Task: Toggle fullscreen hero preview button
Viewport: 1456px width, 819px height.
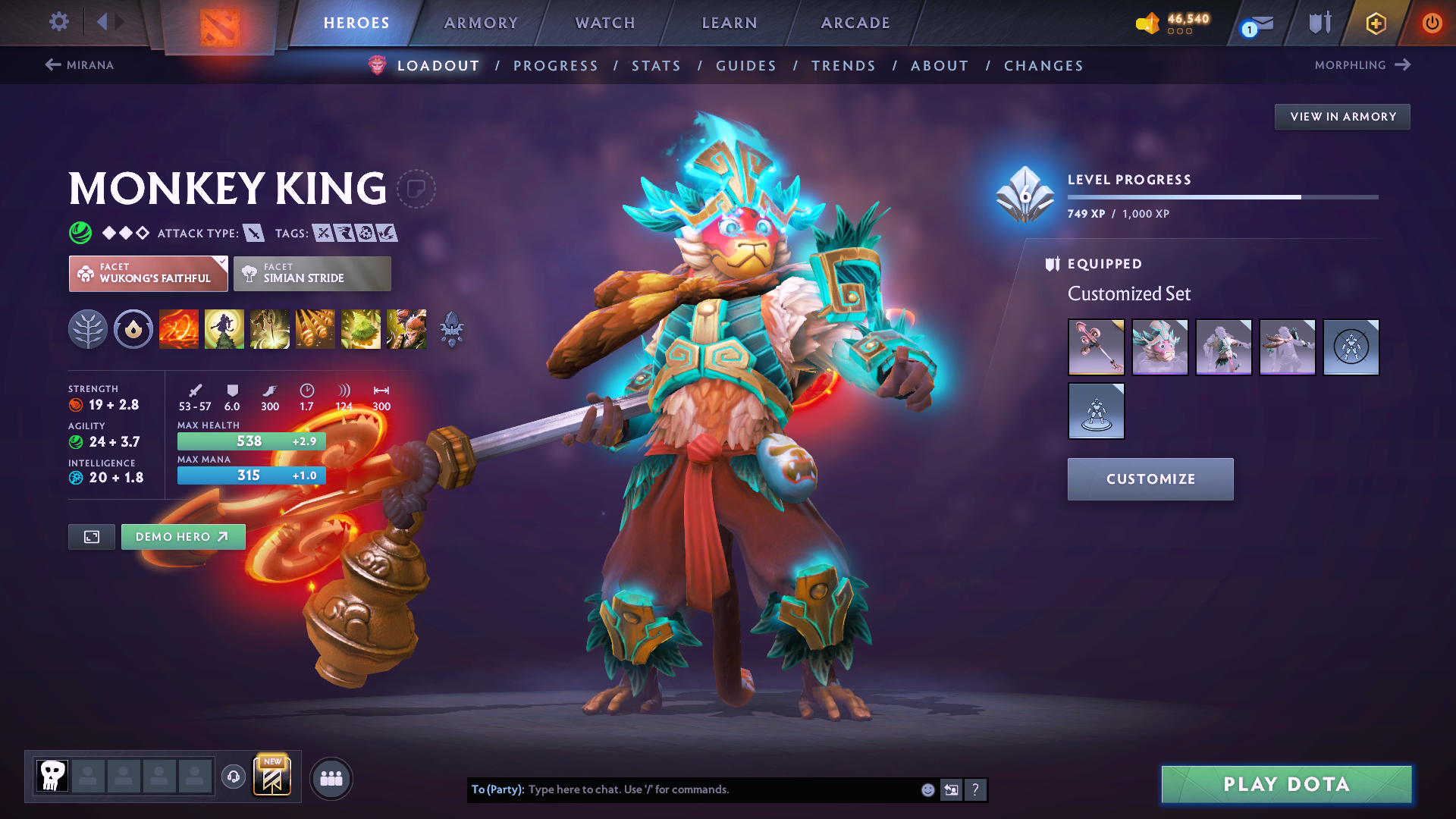Action: coord(91,536)
